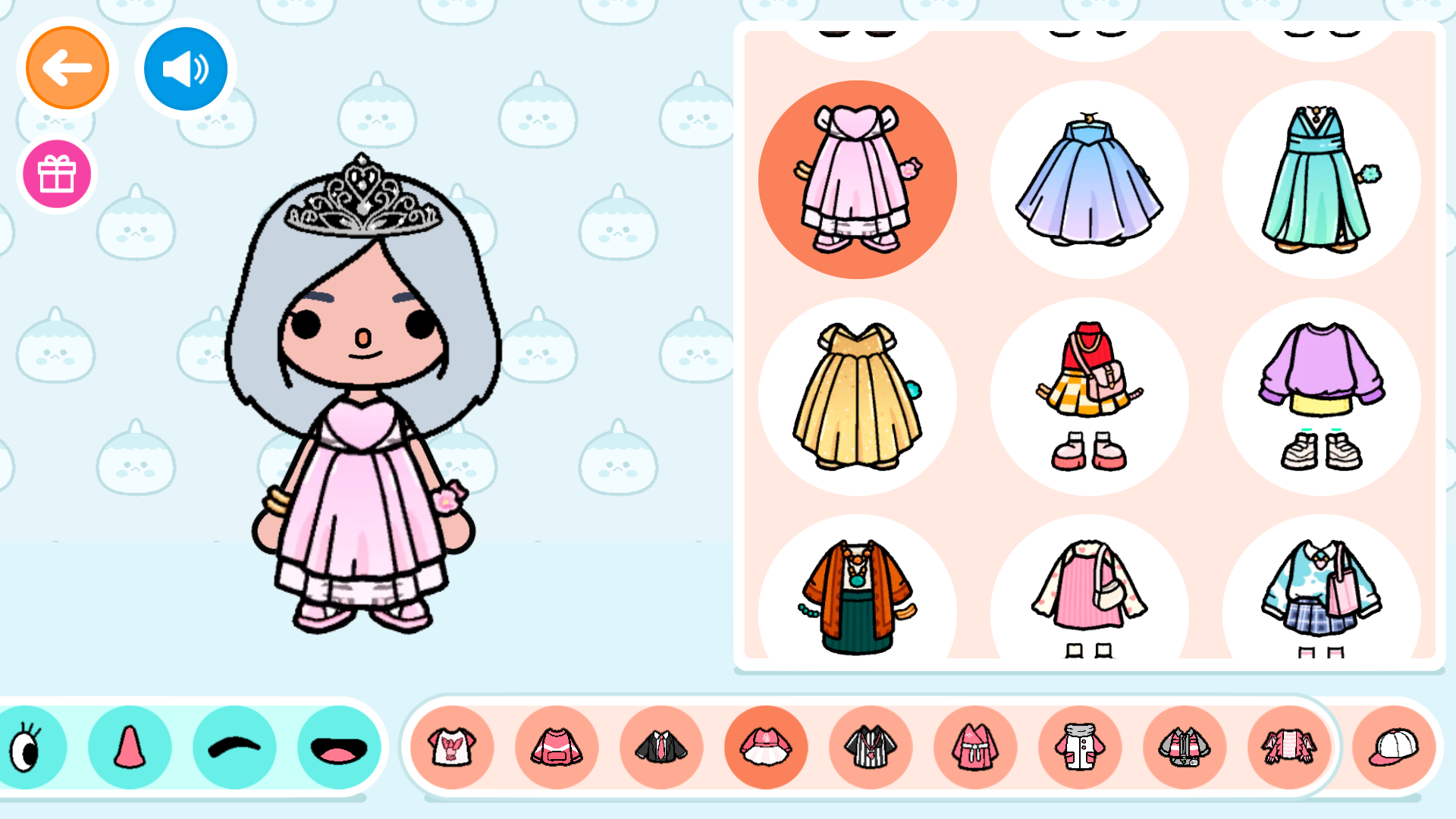Open the pink scarf outfit category

click(1288, 747)
